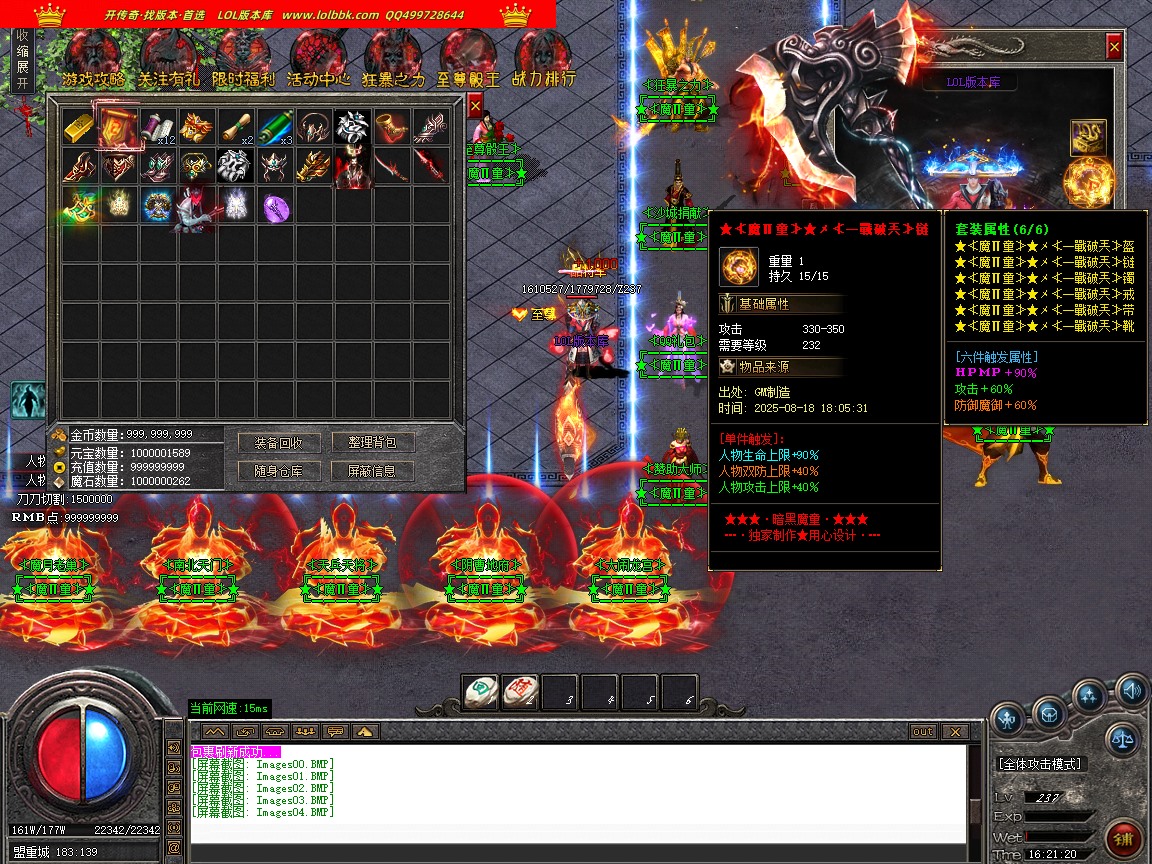Toggle the 屏蔽信息 block messages button
Image resolution: width=1152 pixels, height=864 pixels.
(x=372, y=471)
